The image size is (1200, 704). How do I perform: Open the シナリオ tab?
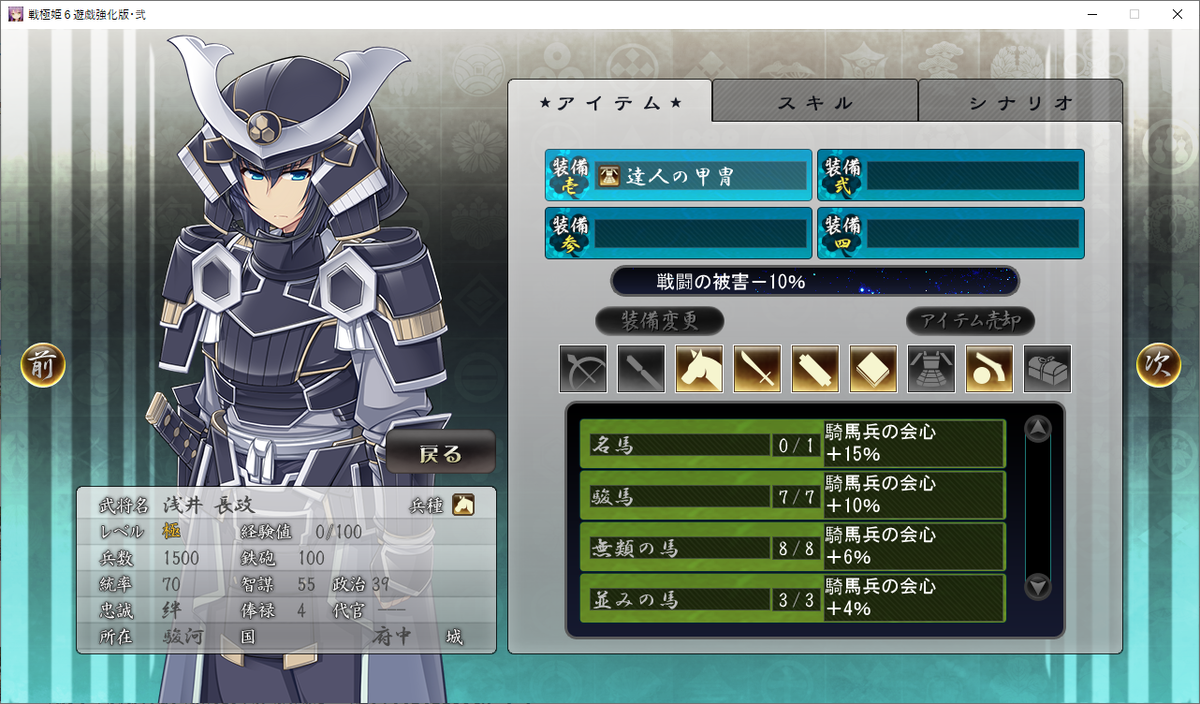coord(1020,102)
